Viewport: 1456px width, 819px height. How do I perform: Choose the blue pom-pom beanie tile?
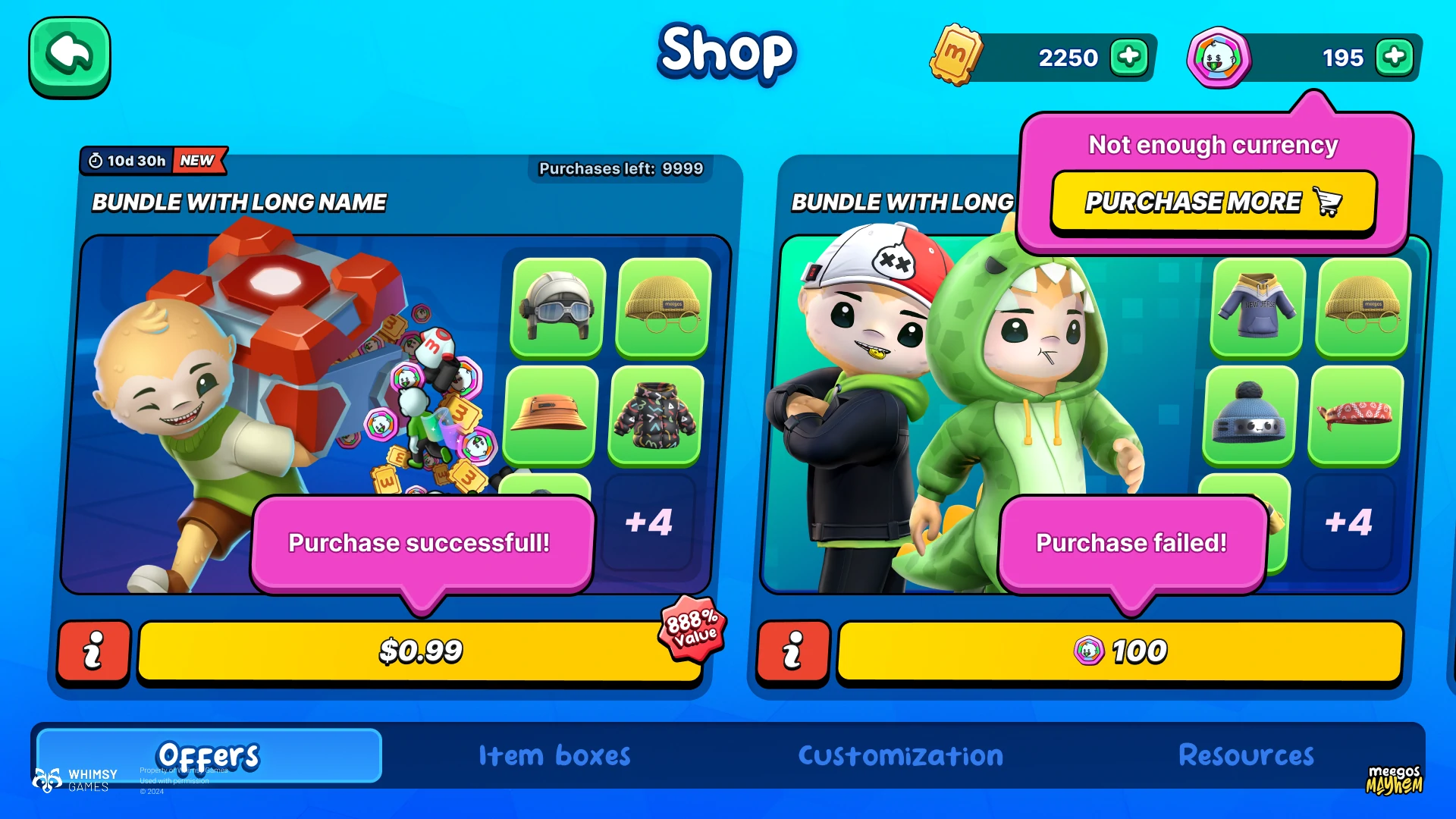pyautogui.click(x=1250, y=415)
